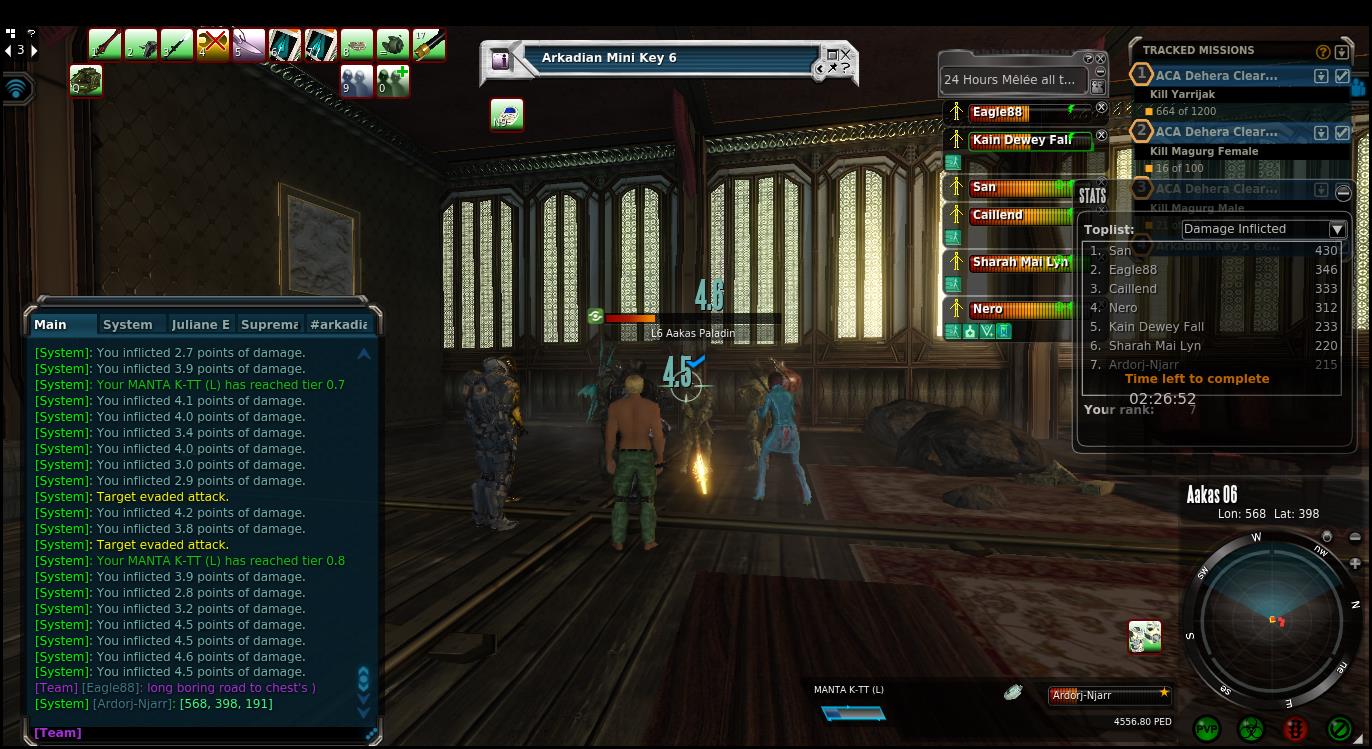Open Tracked Missions help

(1323, 52)
